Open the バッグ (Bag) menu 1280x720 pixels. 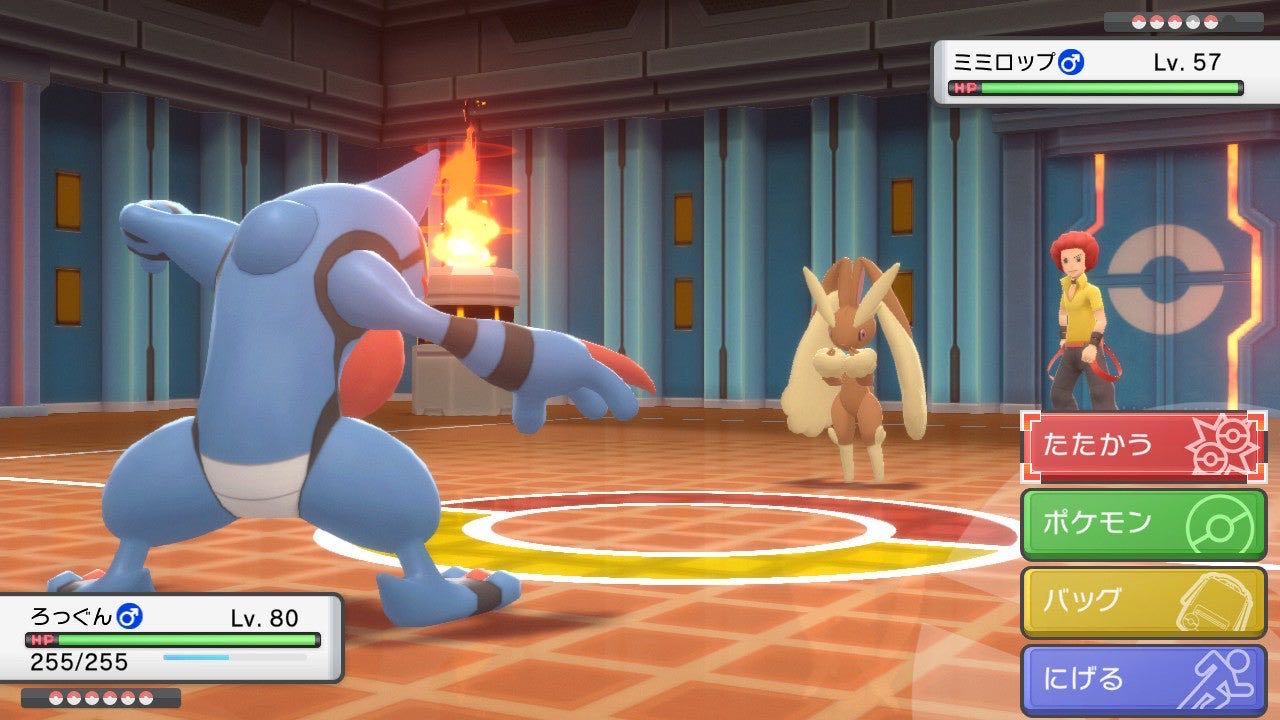1143,602
